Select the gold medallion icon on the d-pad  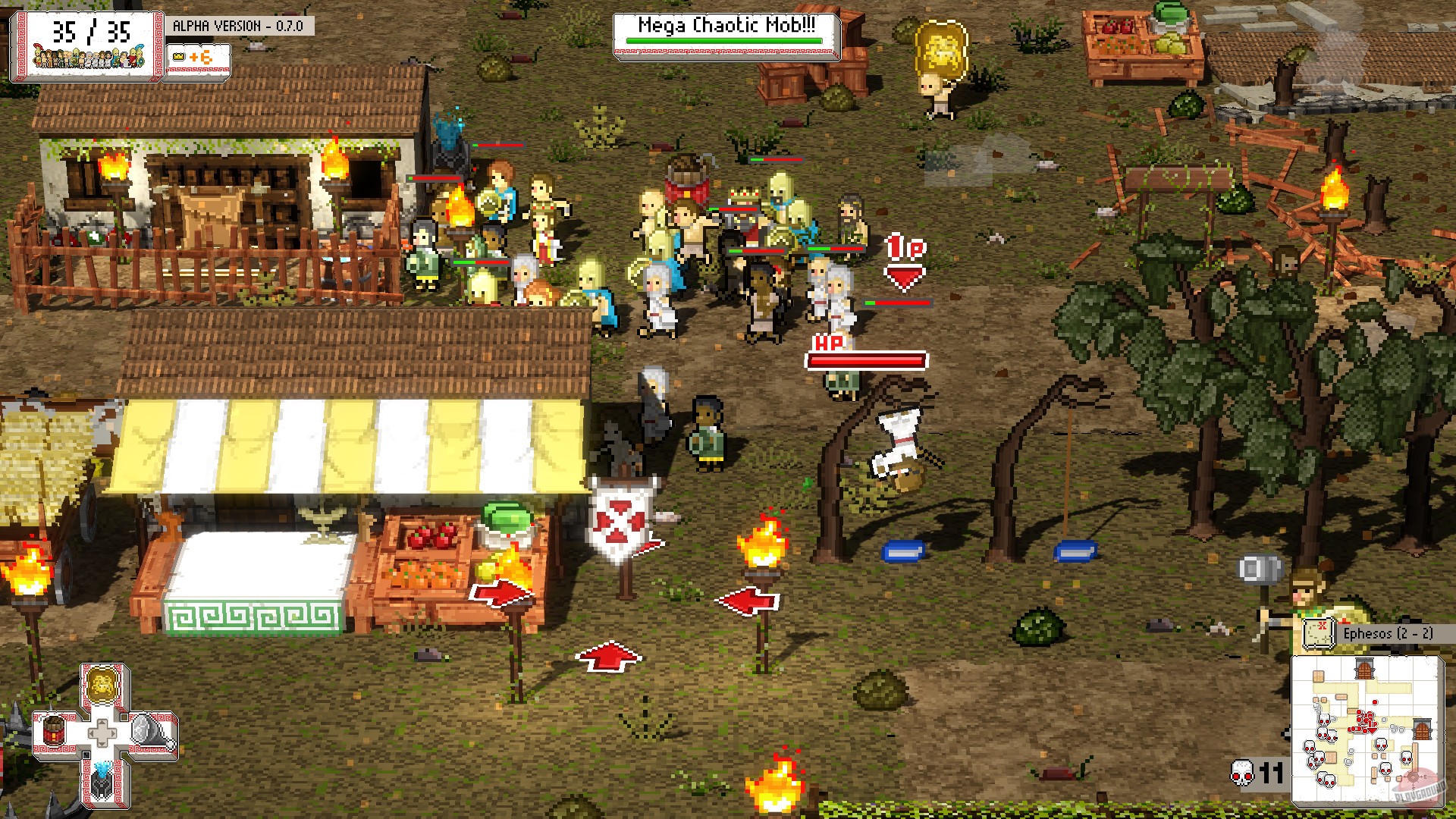coord(102,686)
